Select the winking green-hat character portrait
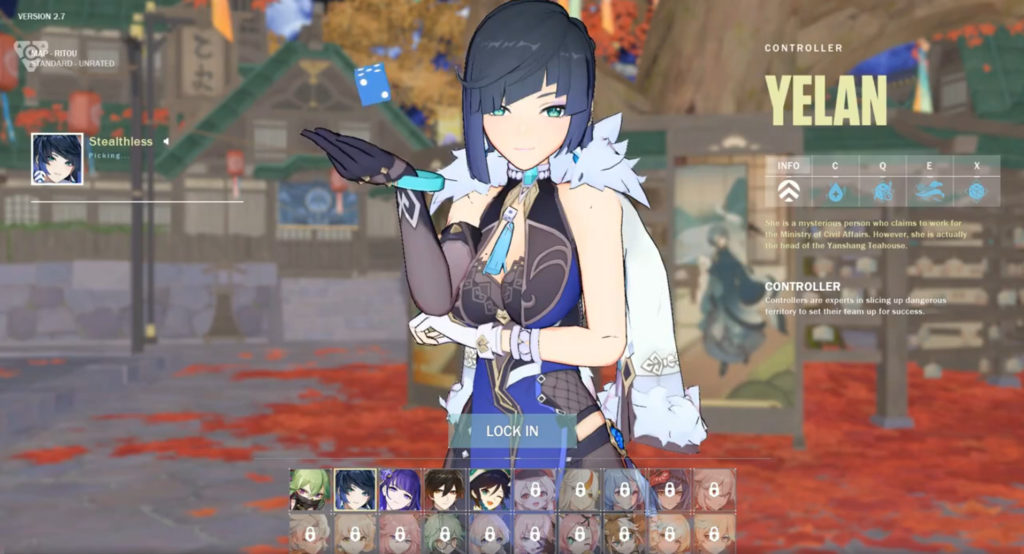 point(489,490)
